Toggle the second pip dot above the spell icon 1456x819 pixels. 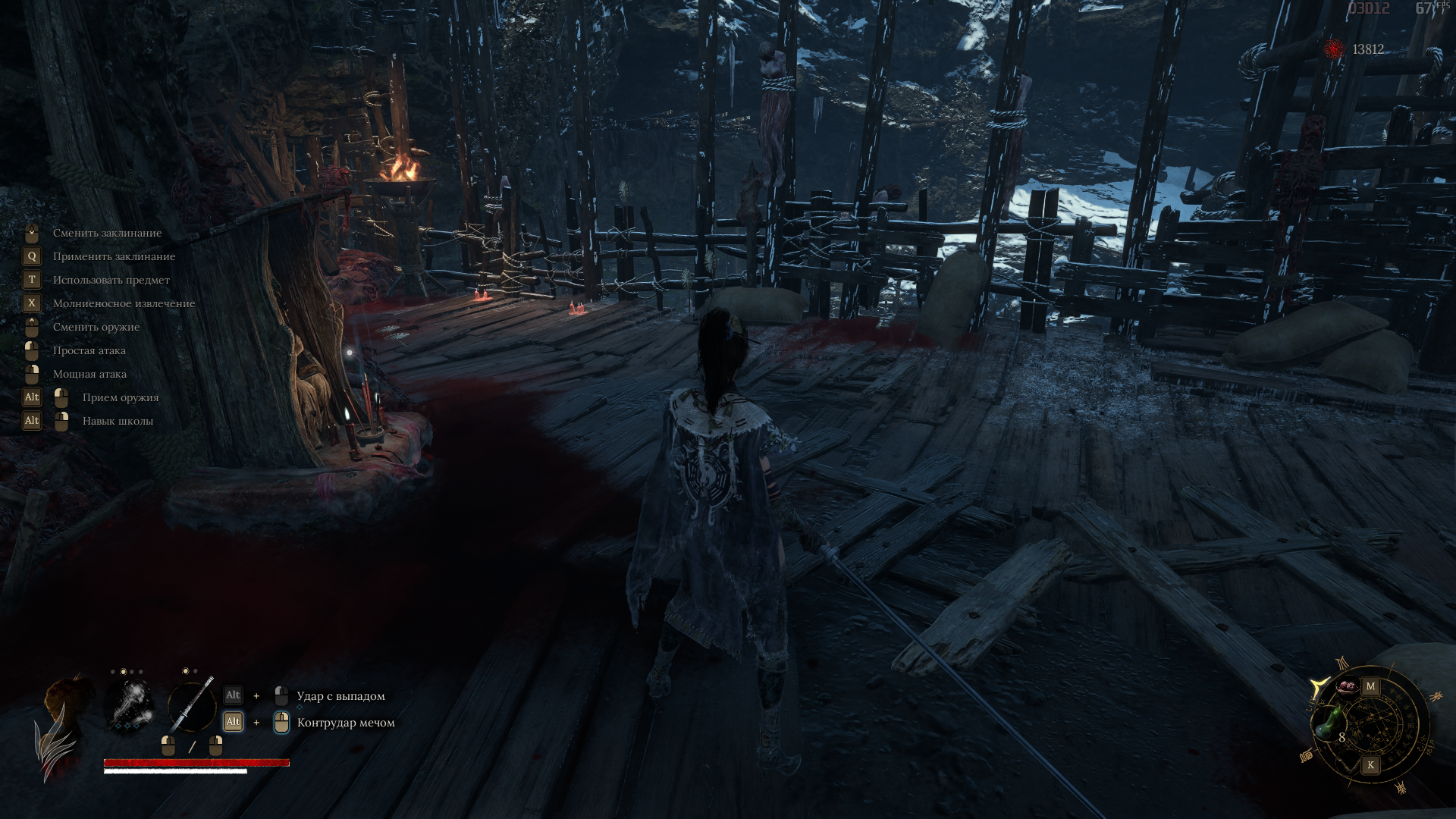(x=124, y=670)
